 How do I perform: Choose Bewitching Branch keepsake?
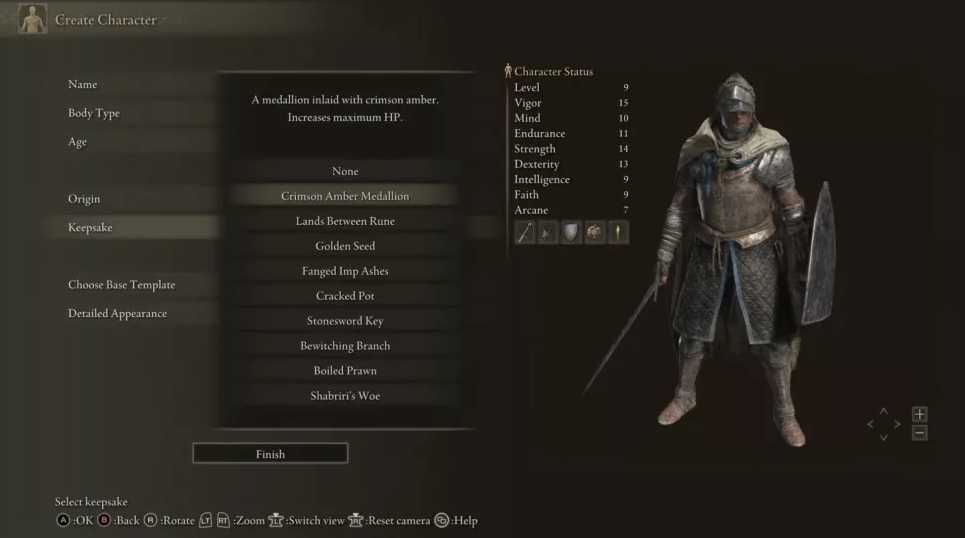pos(345,346)
